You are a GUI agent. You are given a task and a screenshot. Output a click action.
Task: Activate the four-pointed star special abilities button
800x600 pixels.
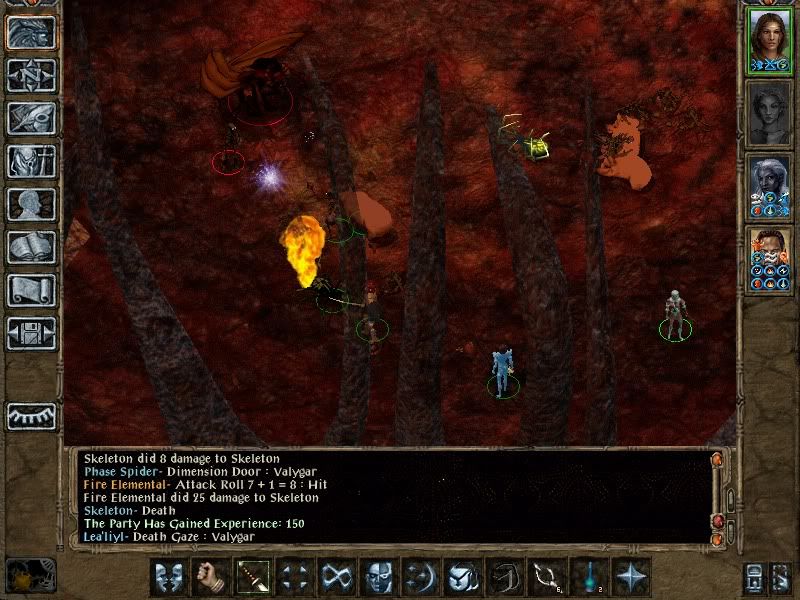pos(631,577)
